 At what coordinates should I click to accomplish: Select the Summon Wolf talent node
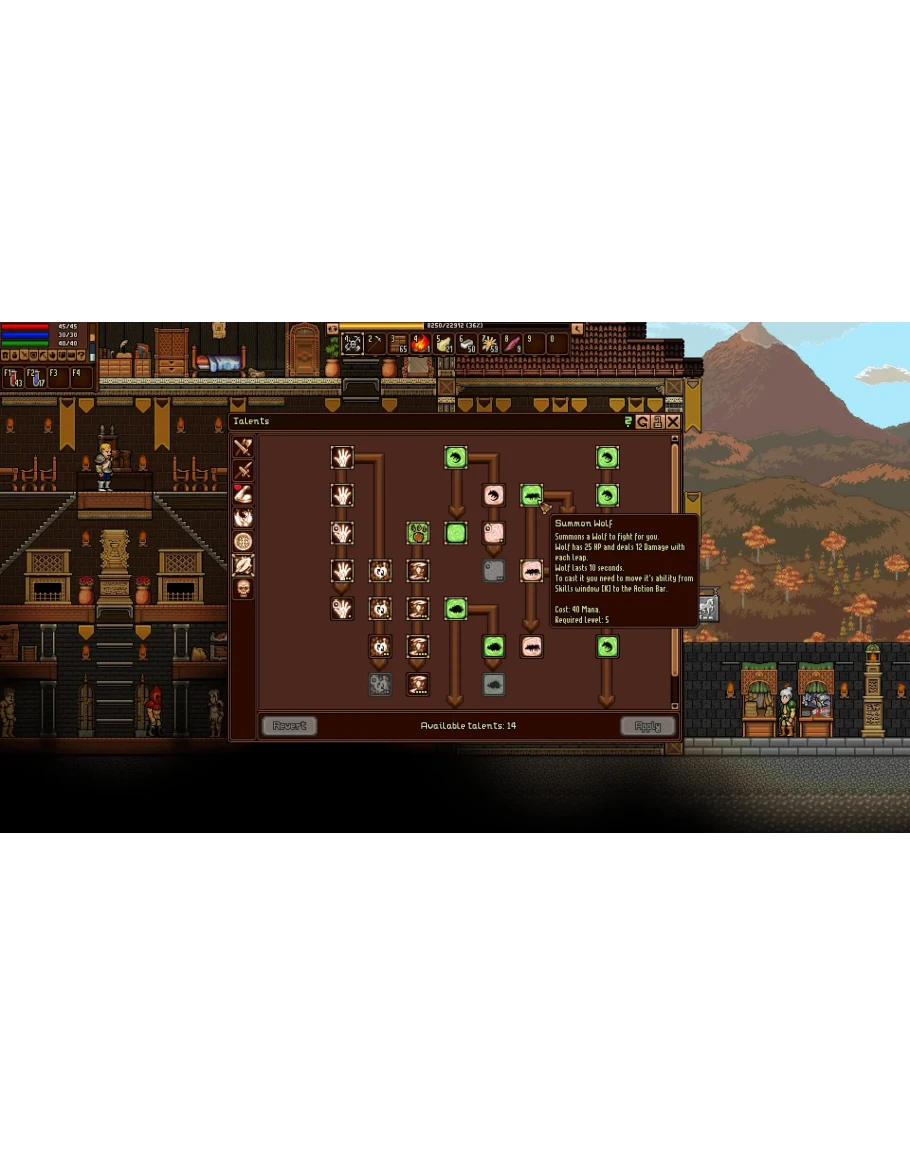tap(531, 495)
